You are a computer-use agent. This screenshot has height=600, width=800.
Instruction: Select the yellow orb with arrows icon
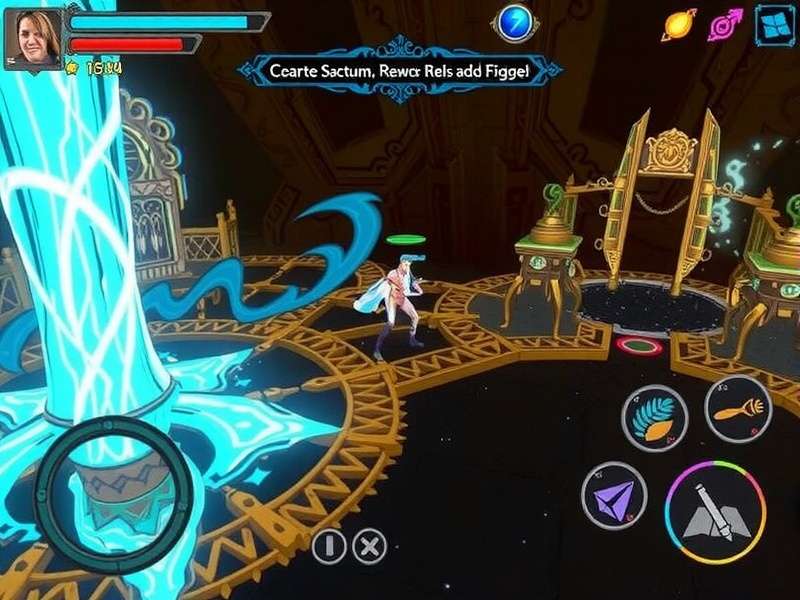[x=679, y=24]
